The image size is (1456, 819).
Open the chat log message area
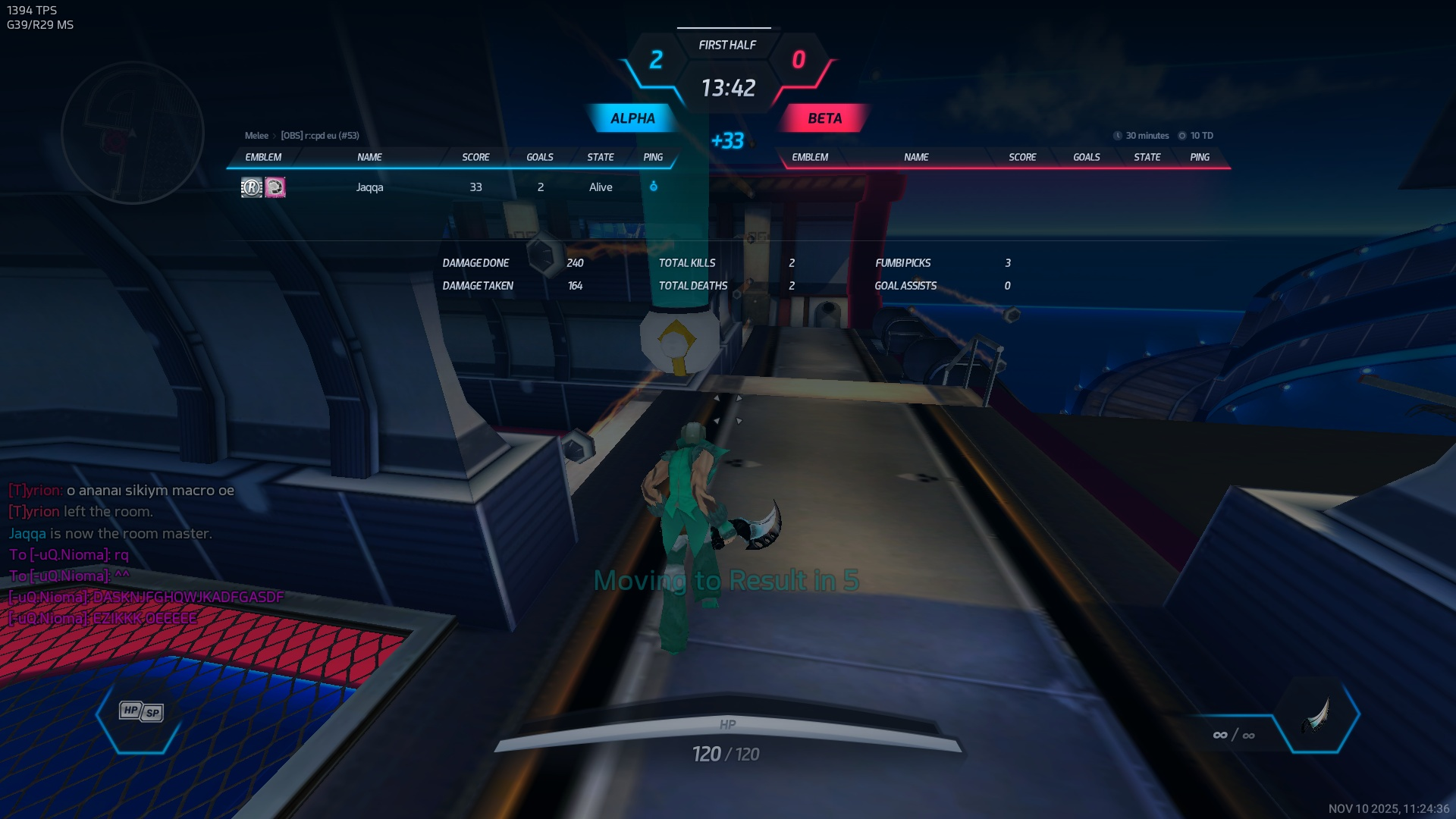144,554
